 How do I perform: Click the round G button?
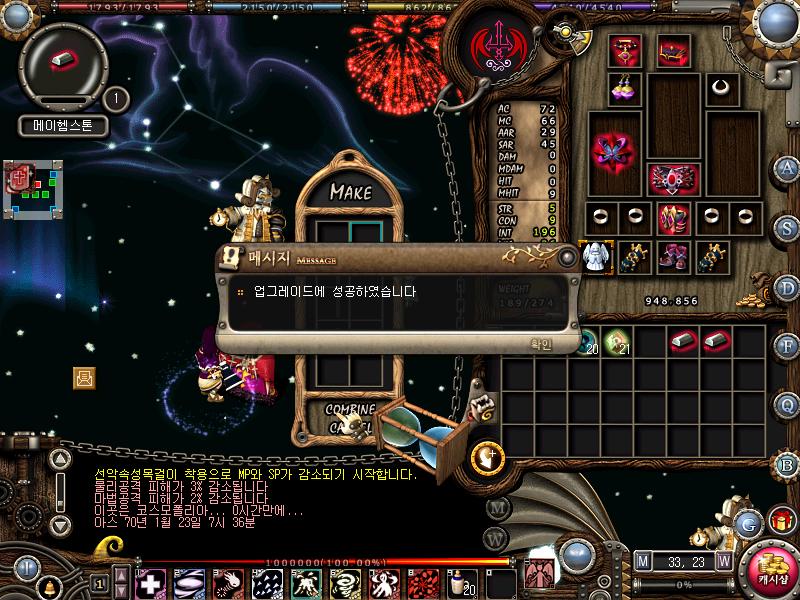click(747, 523)
